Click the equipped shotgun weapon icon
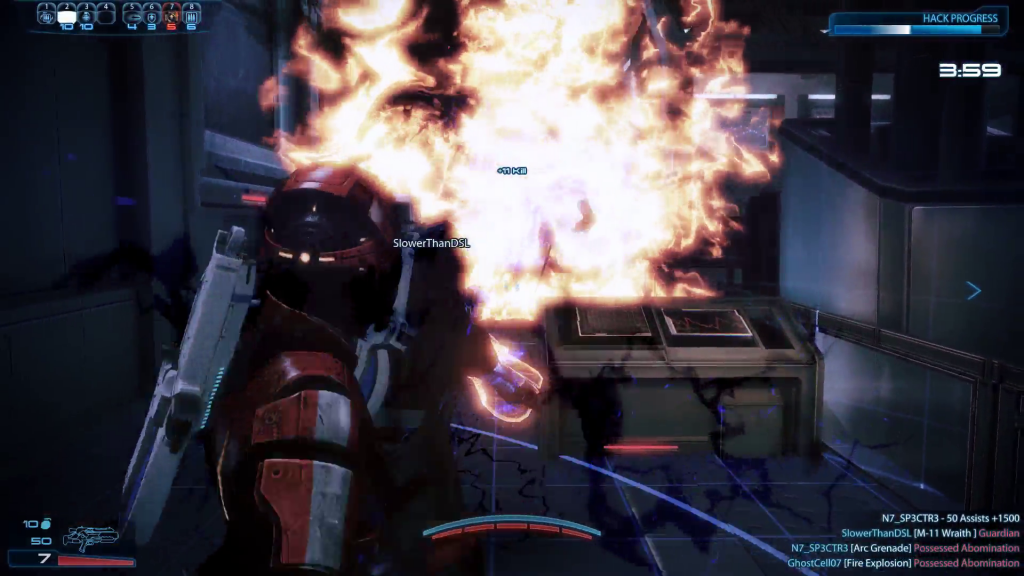This screenshot has height=576, width=1024. pos(90,539)
